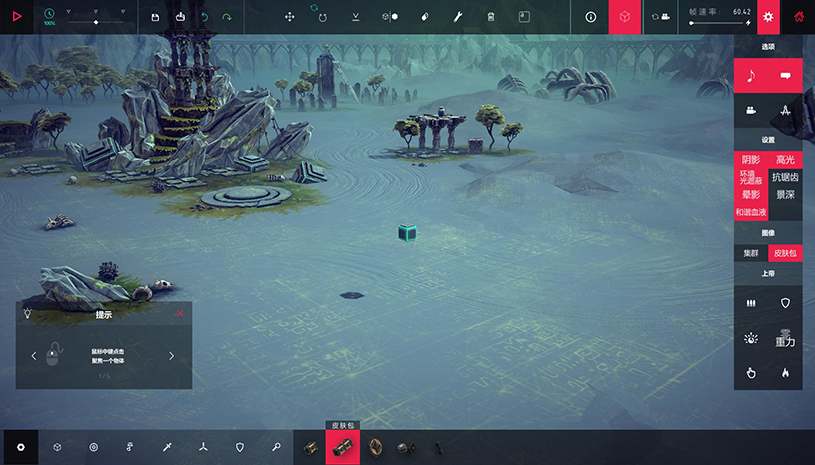815x465 pixels.
Task: Open the shield armor block category
Action: tap(239, 447)
